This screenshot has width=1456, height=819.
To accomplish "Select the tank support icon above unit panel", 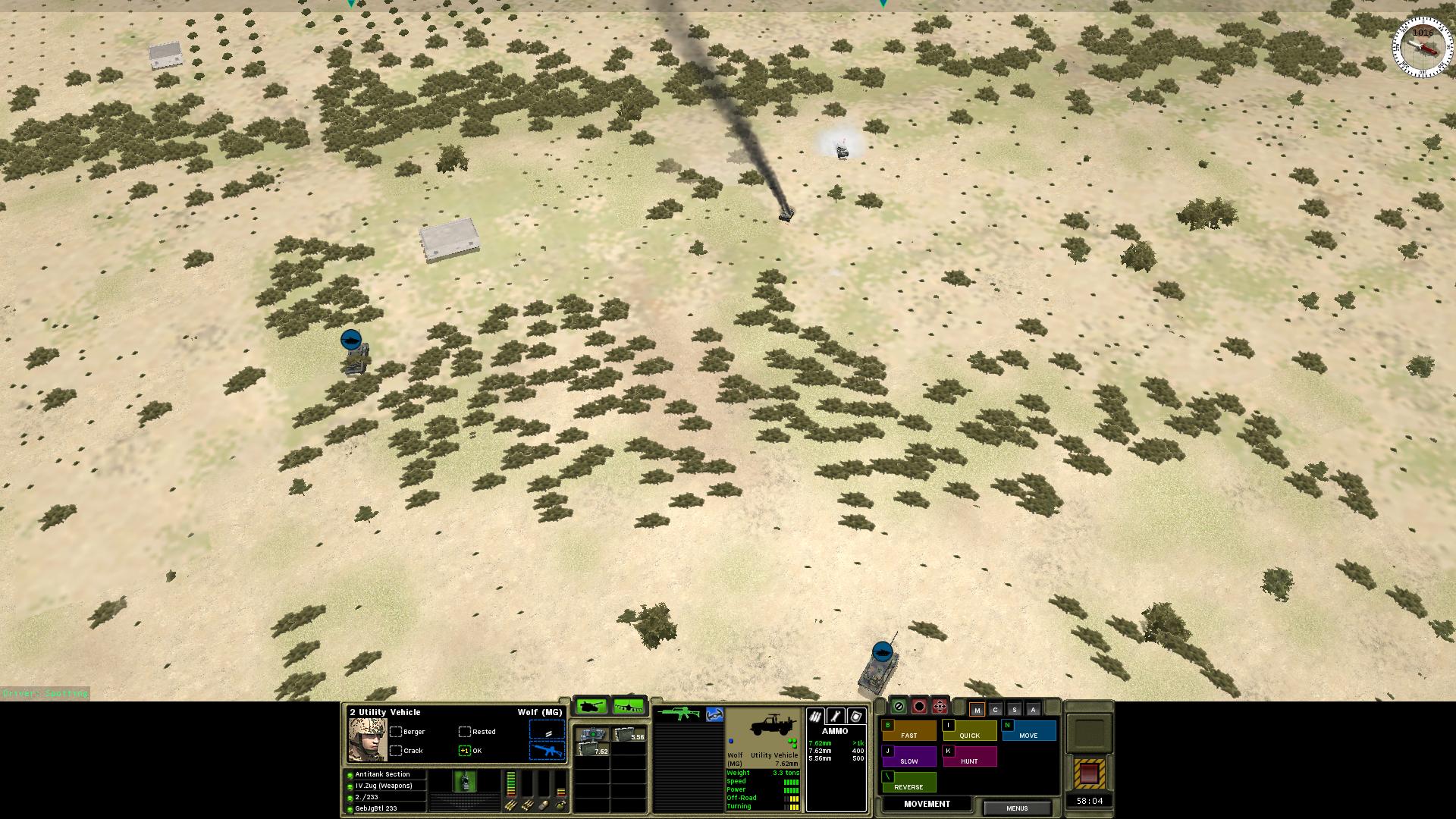I will point(592,706).
